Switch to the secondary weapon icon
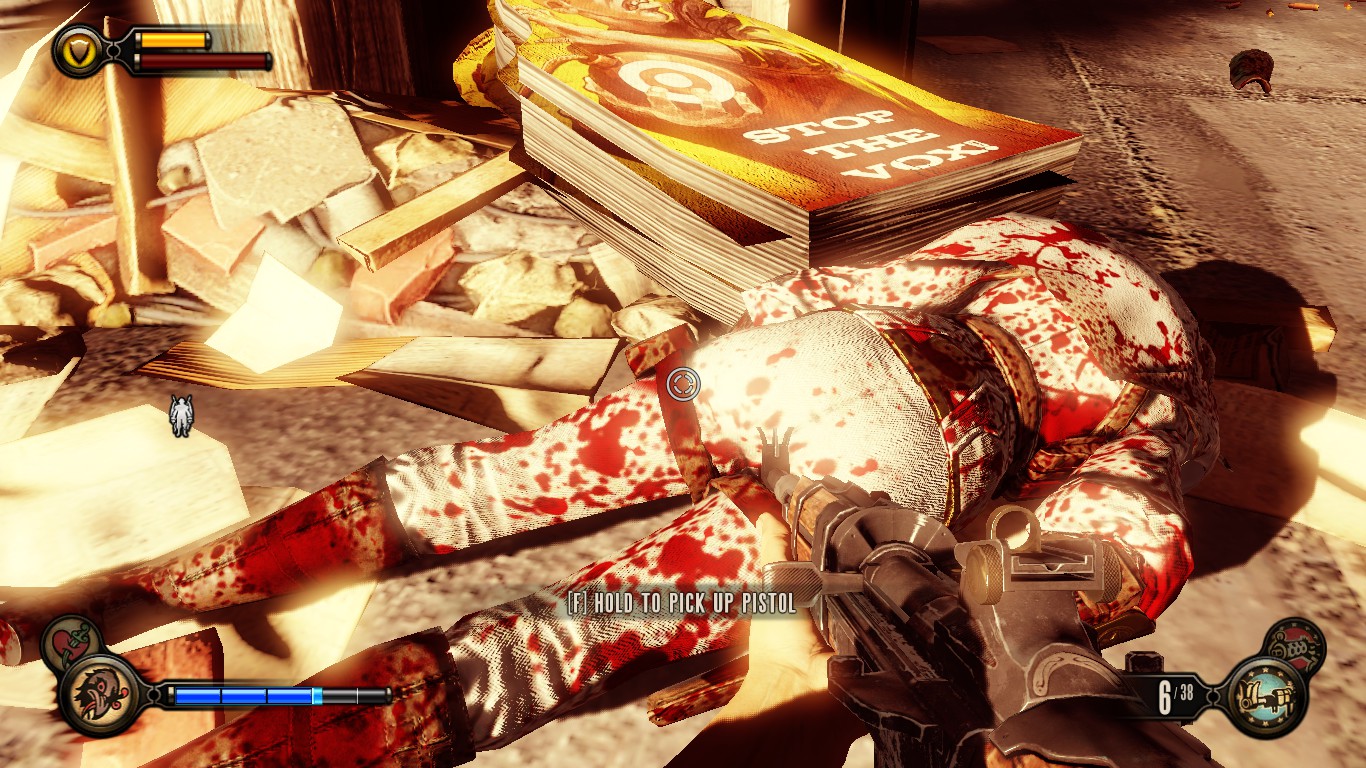 1294,645
